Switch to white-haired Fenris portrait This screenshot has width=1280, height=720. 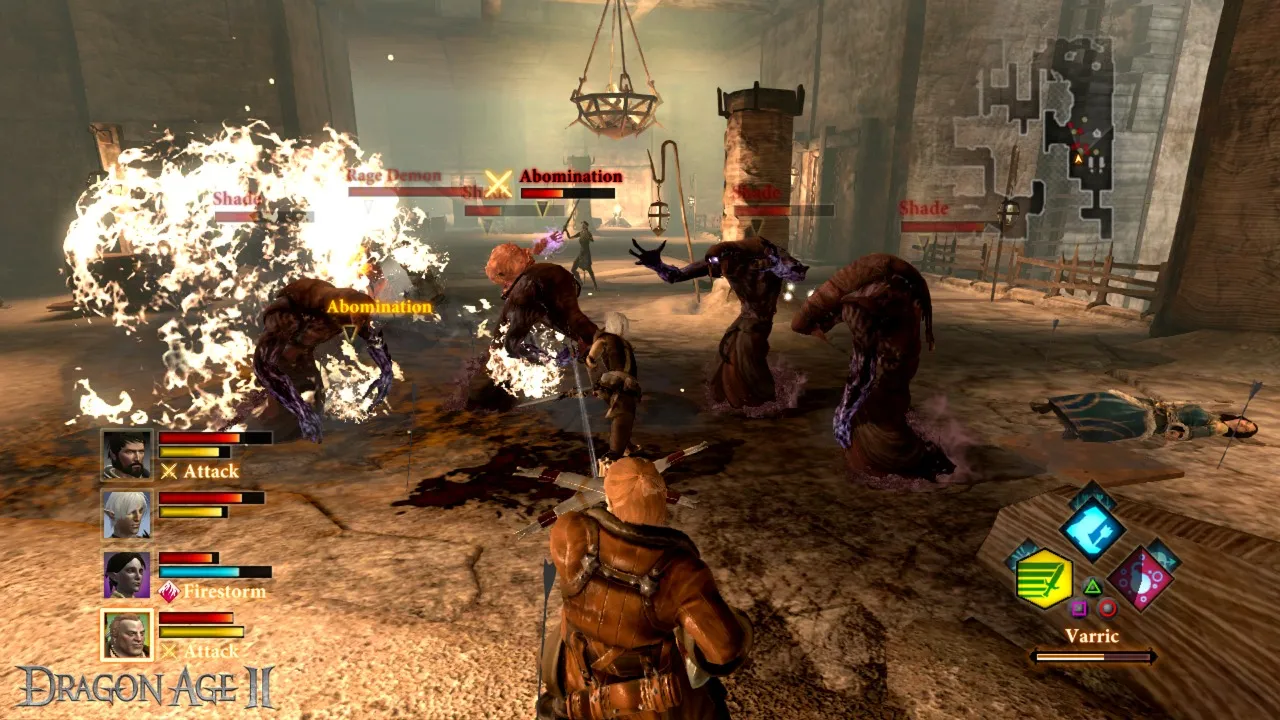click(x=127, y=514)
